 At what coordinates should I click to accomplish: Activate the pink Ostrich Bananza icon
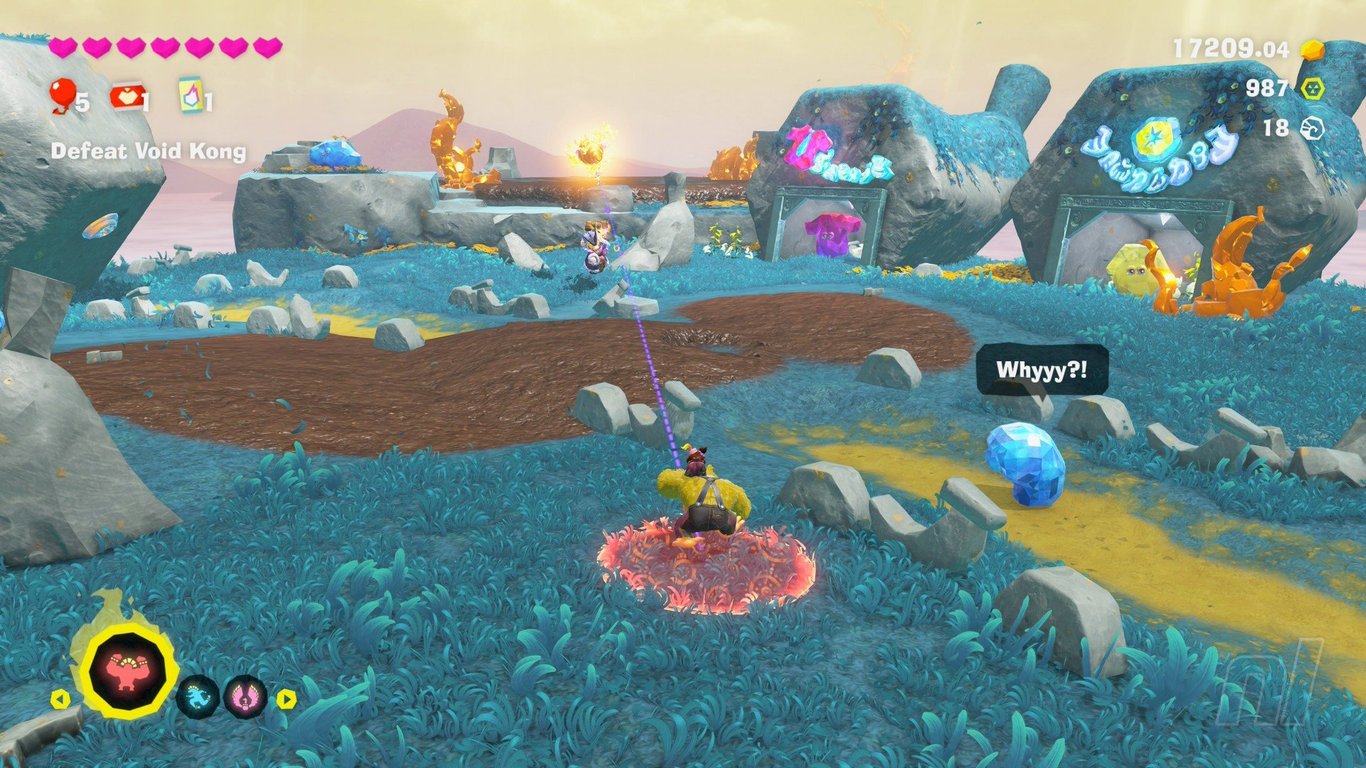point(245,696)
